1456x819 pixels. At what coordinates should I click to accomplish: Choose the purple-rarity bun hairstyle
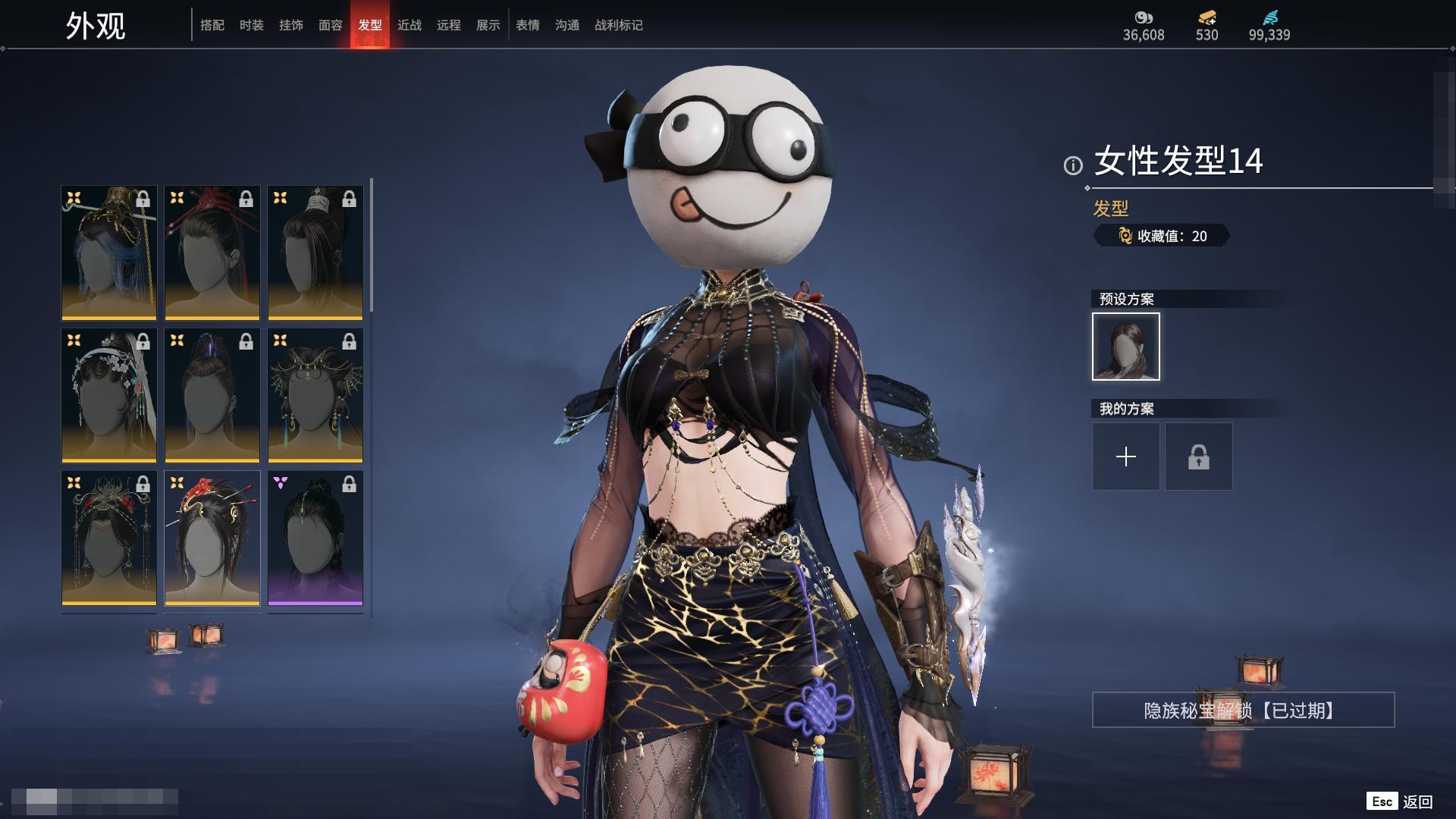315,538
